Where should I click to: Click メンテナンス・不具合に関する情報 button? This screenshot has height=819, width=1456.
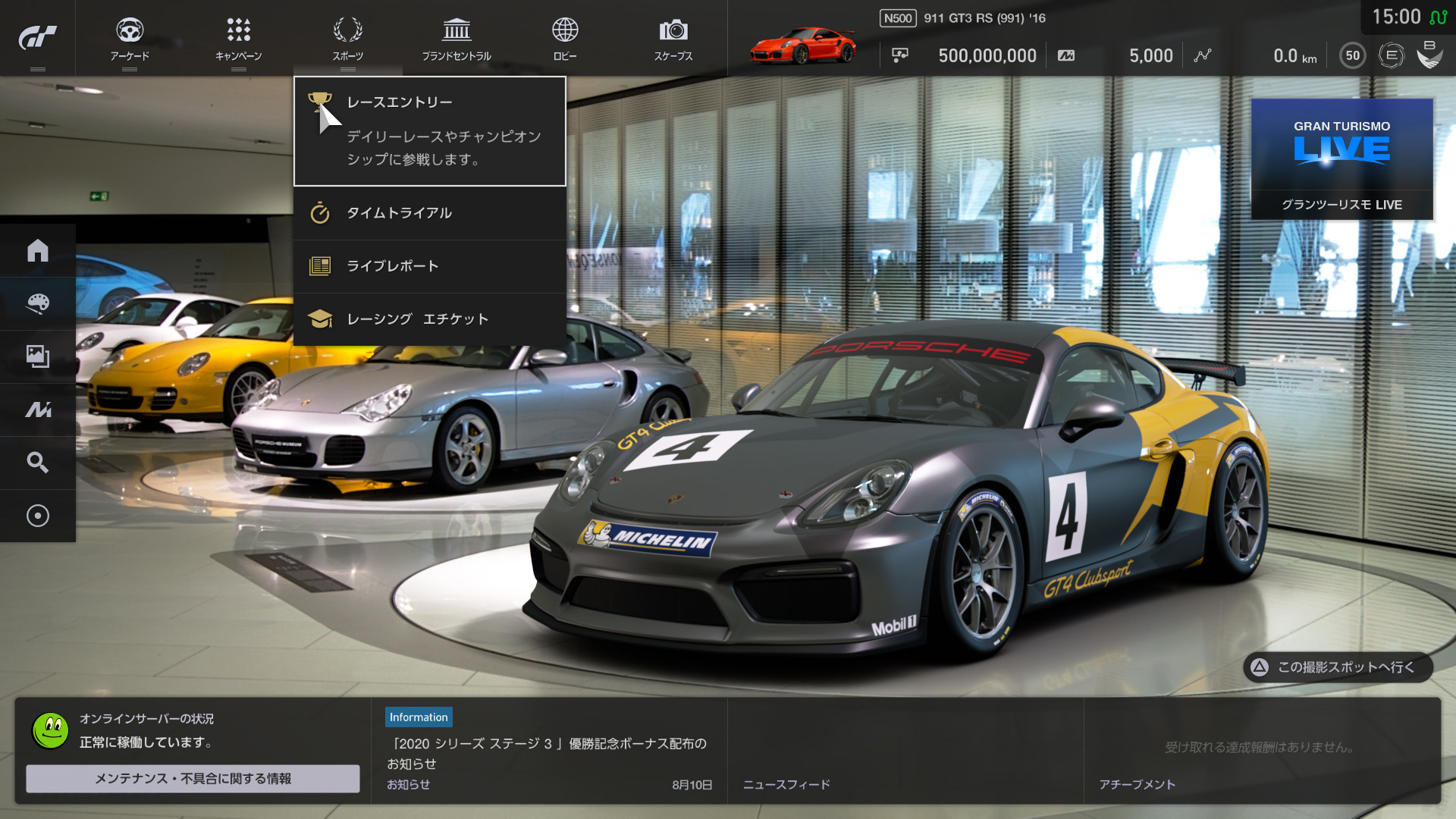193,779
